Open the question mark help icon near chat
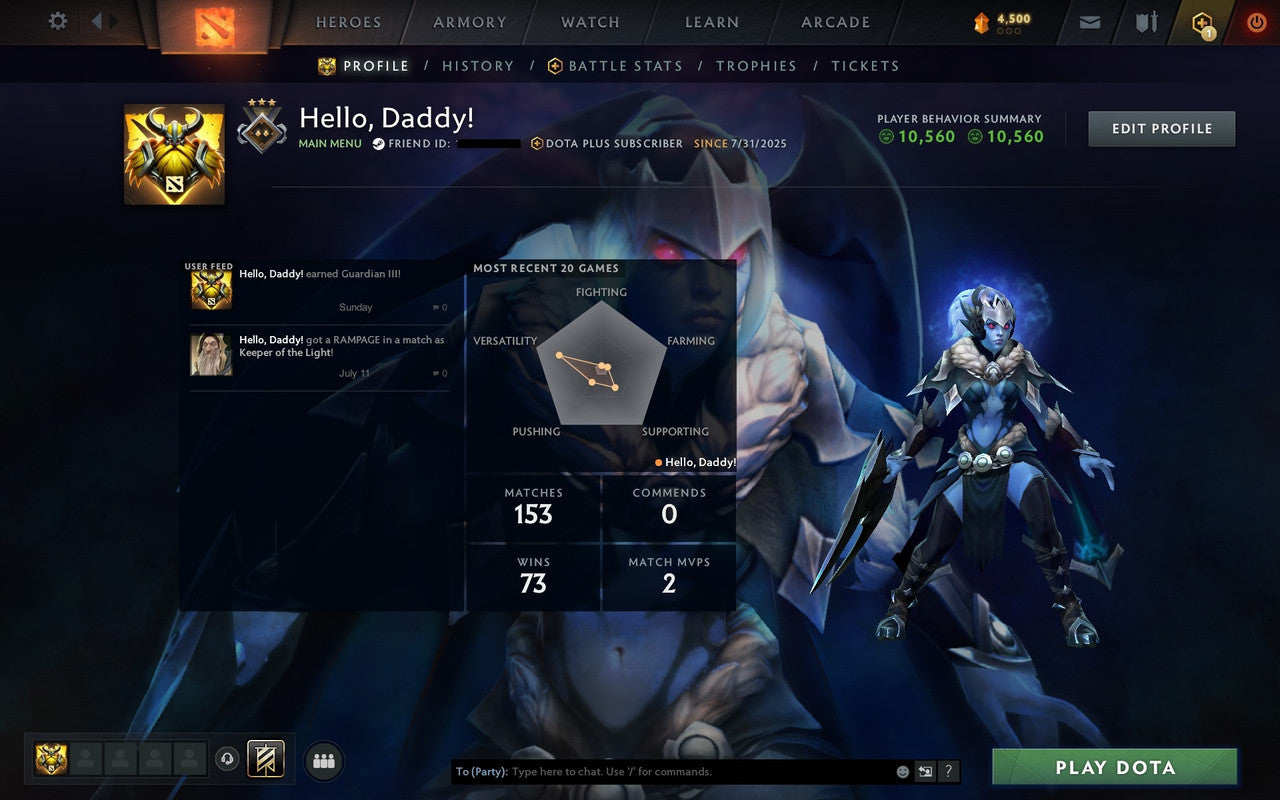The width and height of the screenshot is (1280, 800). click(948, 771)
